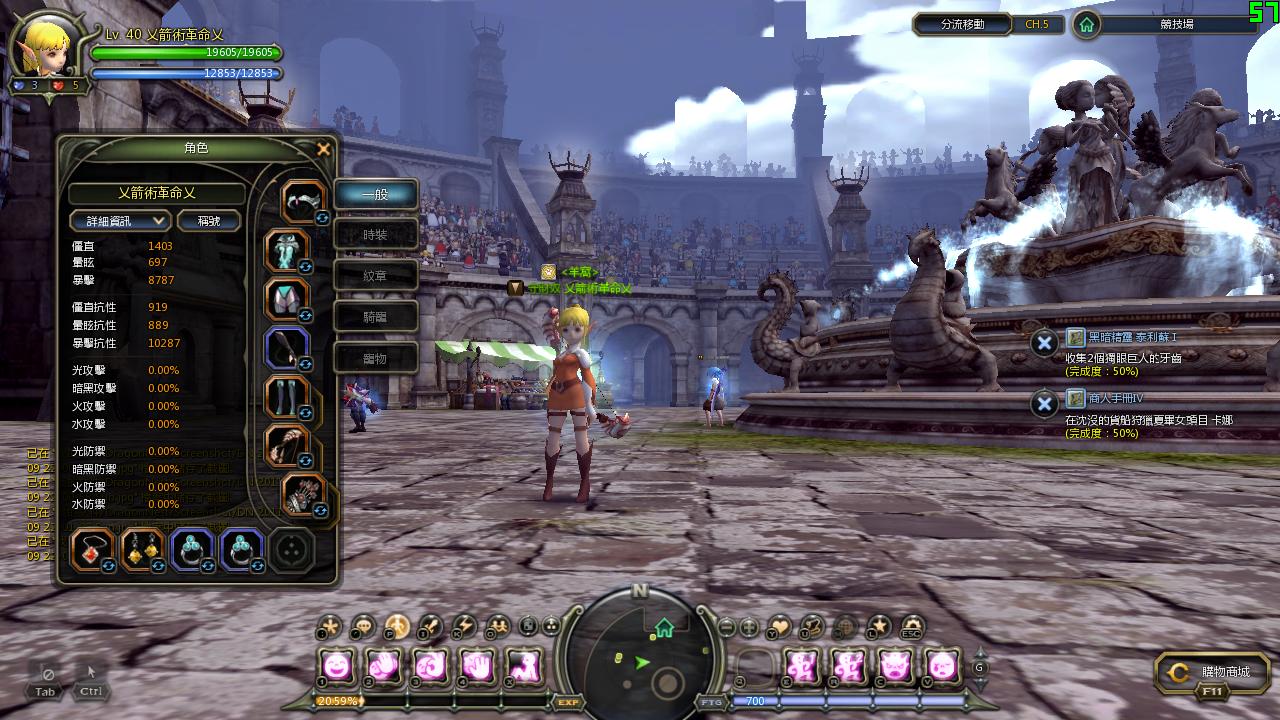Click the 稱號 title button
The image size is (1280, 720).
click(209, 220)
